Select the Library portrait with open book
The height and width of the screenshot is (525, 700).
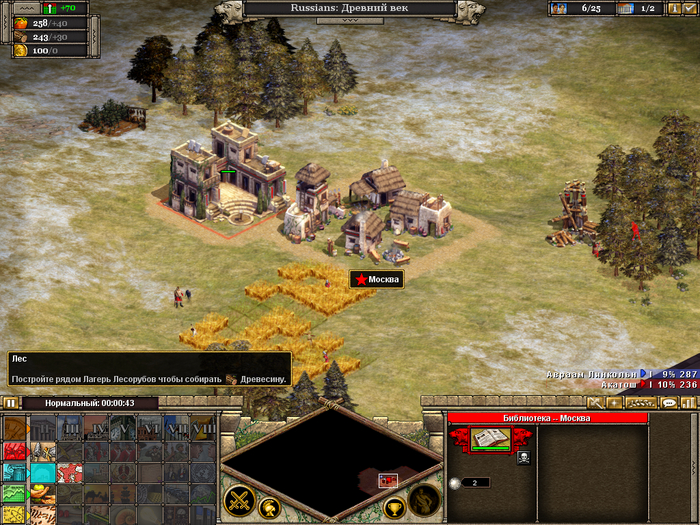click(x=491, y=438)
